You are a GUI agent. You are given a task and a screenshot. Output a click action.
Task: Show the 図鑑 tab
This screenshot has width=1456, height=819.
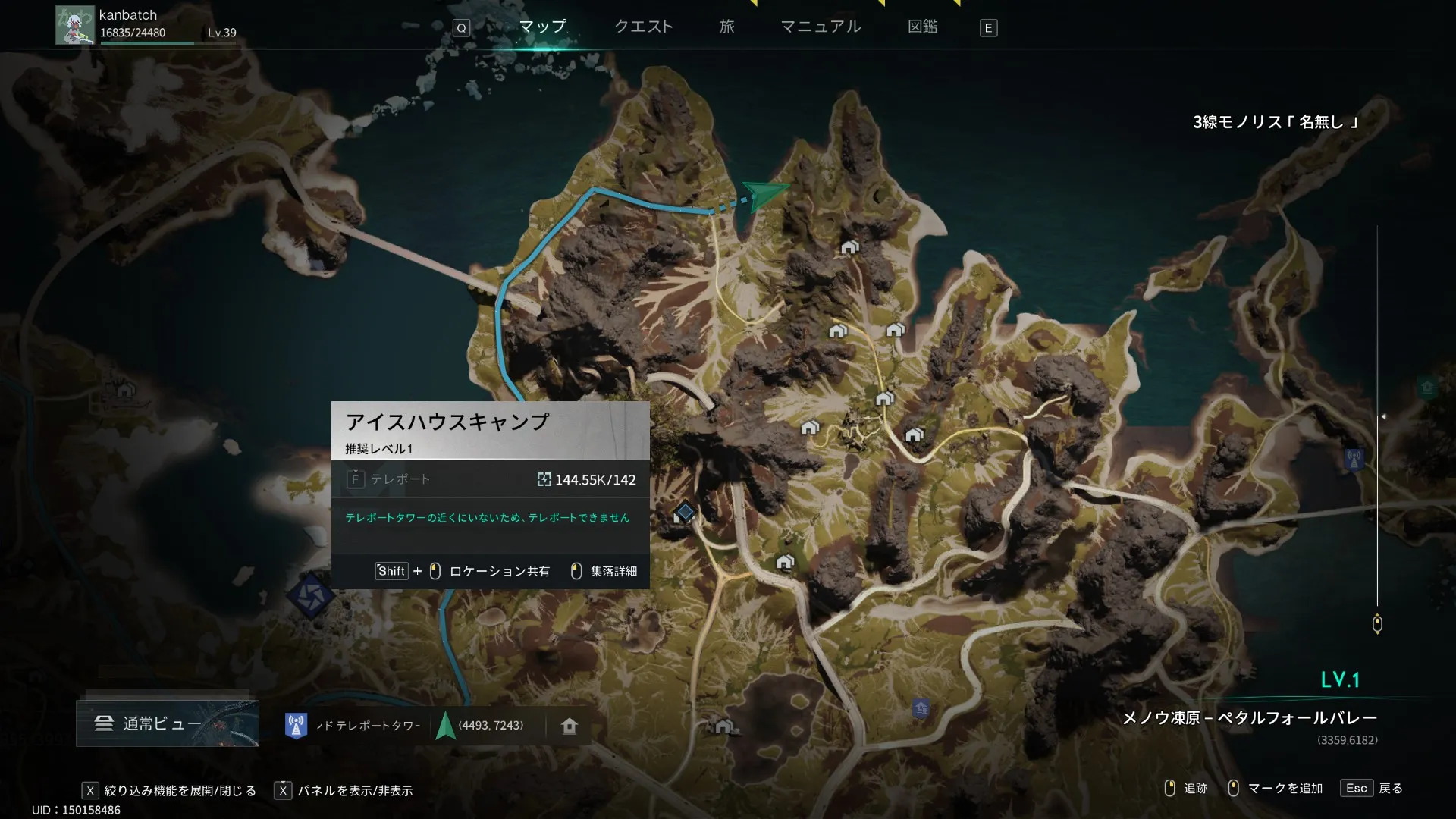click(x=922, y=27)
